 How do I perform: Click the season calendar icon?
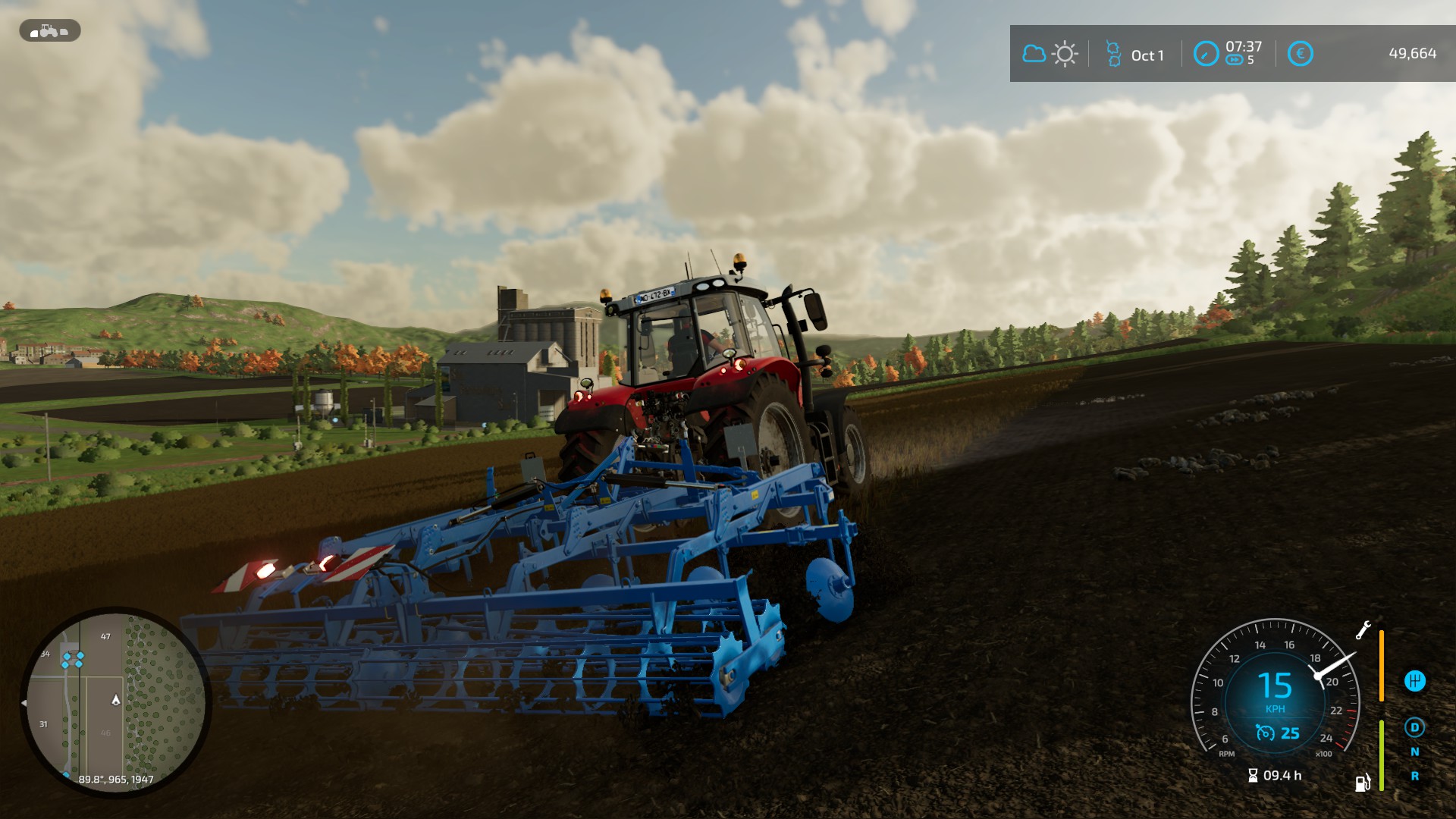pyautogui.click(x=1113, y=54)
